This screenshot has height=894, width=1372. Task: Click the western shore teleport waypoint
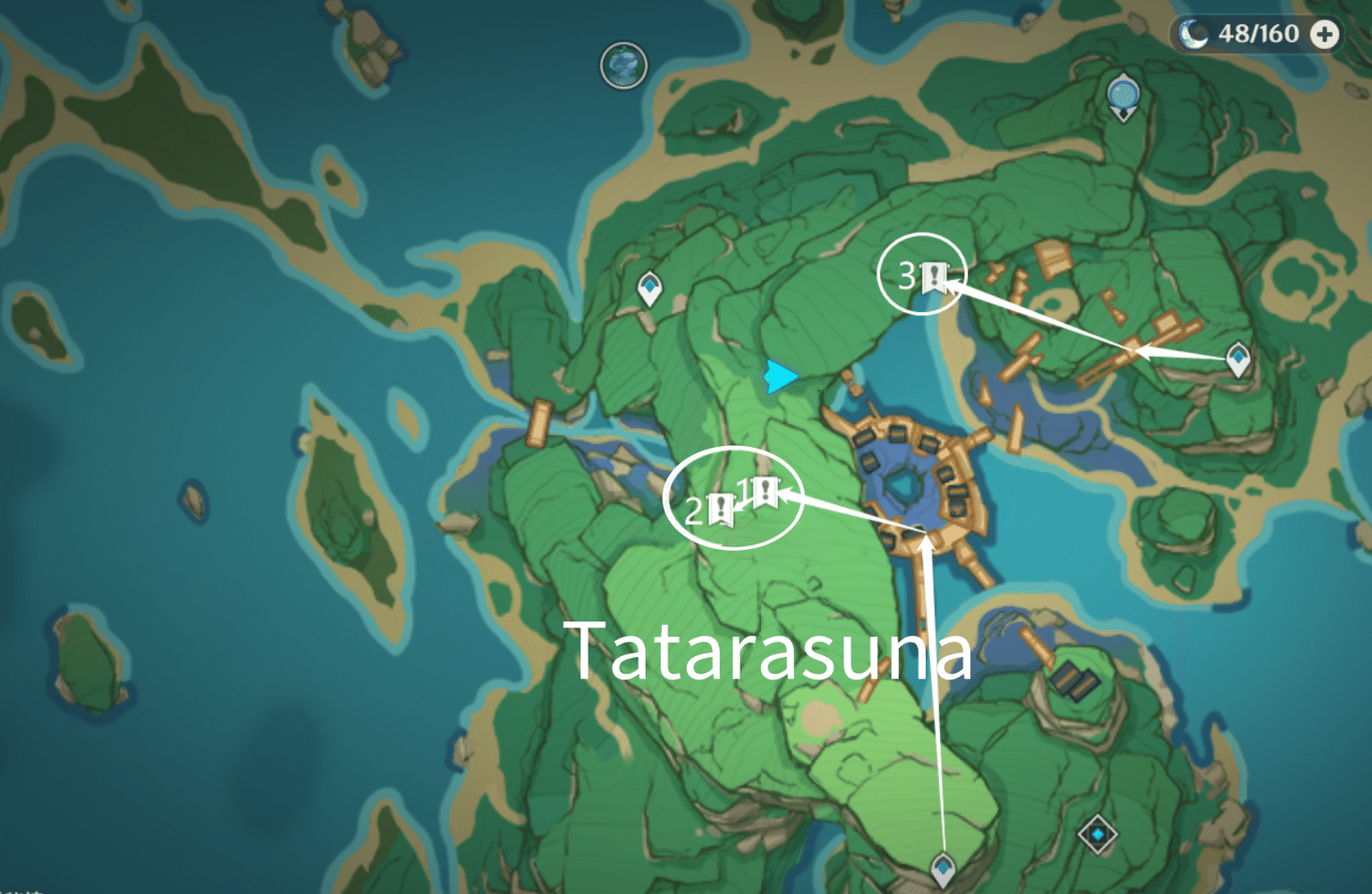pyautogui.click(x=648, y=288)
